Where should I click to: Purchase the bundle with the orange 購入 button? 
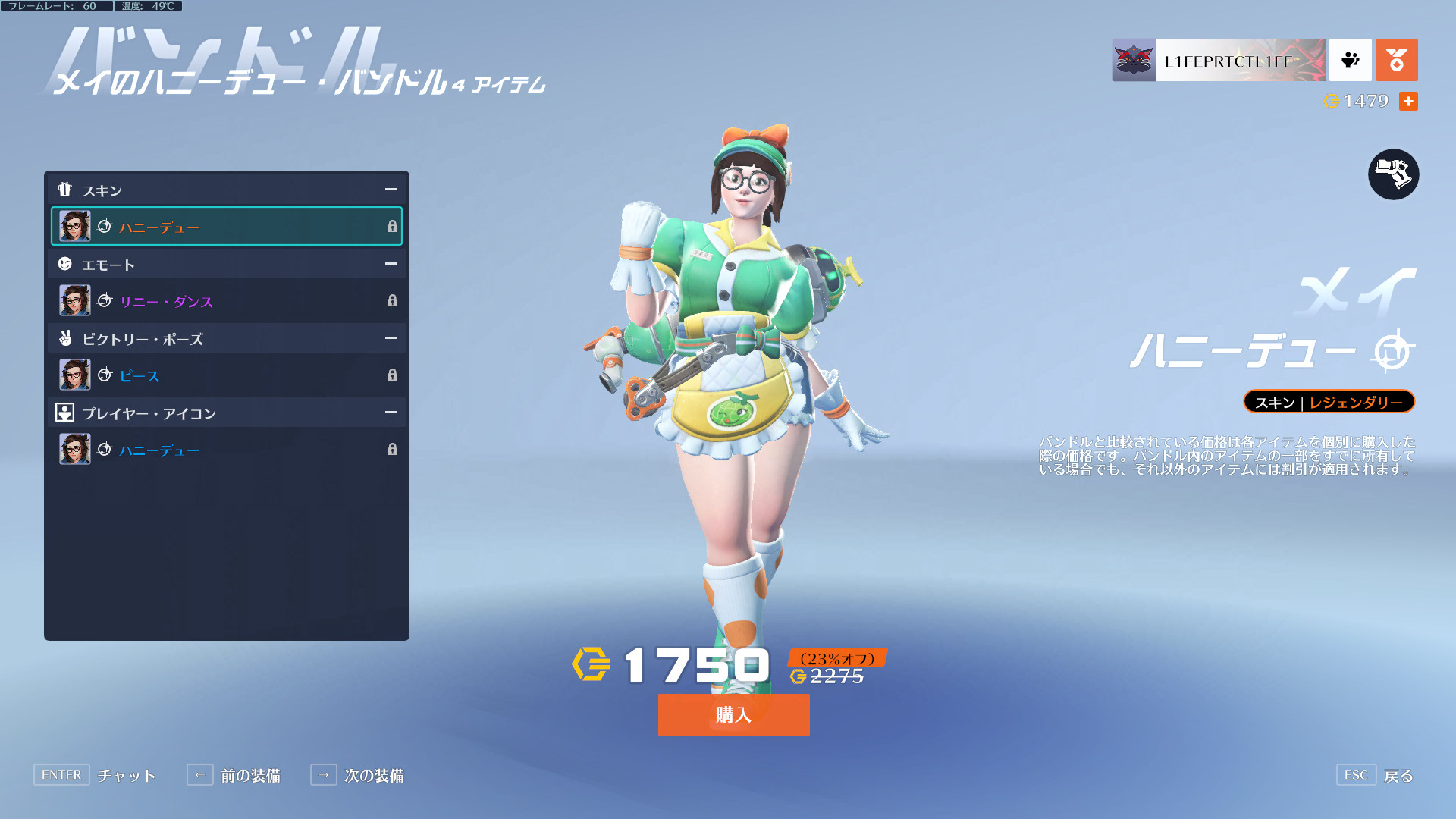(733, 714)
